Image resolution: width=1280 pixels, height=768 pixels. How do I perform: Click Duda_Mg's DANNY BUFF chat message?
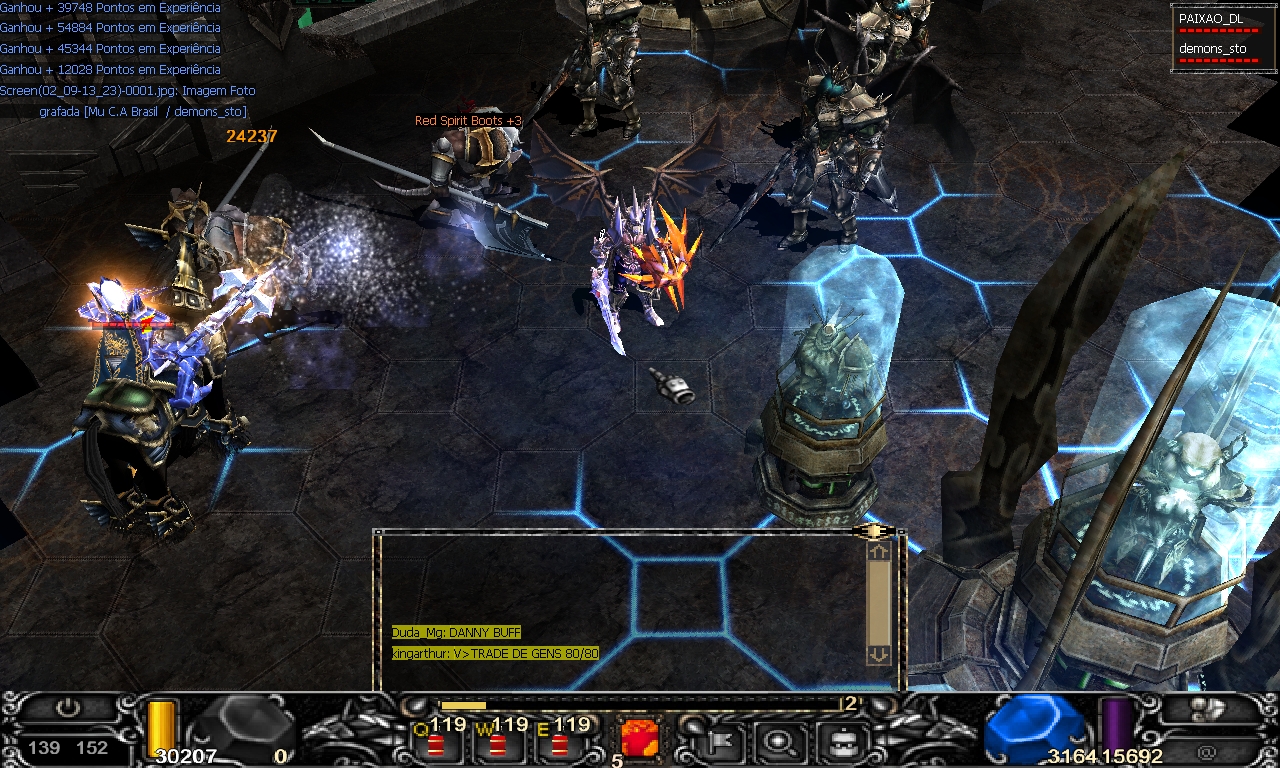coord(456,633)
